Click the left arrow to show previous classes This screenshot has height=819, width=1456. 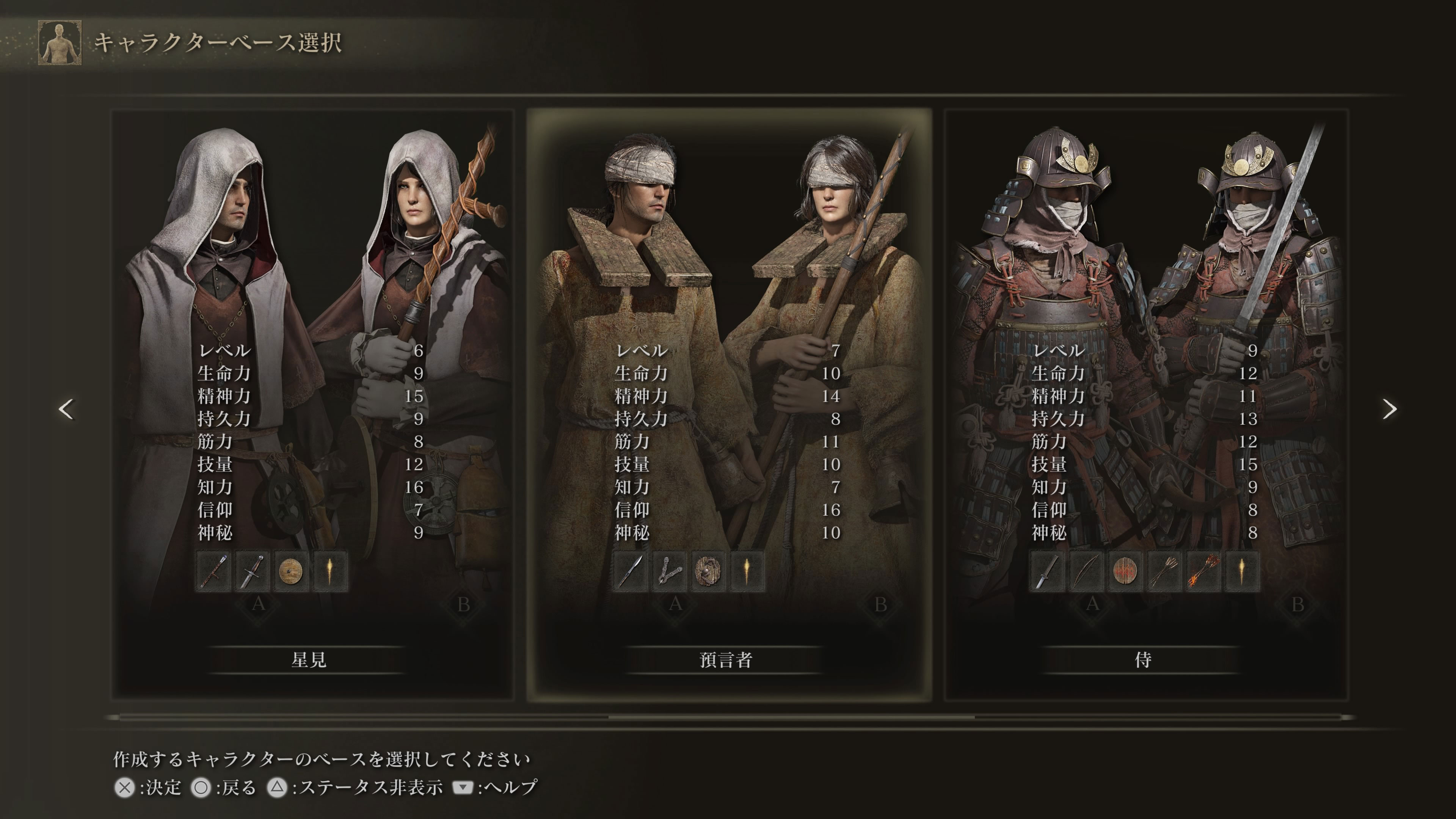pos(66,409)
